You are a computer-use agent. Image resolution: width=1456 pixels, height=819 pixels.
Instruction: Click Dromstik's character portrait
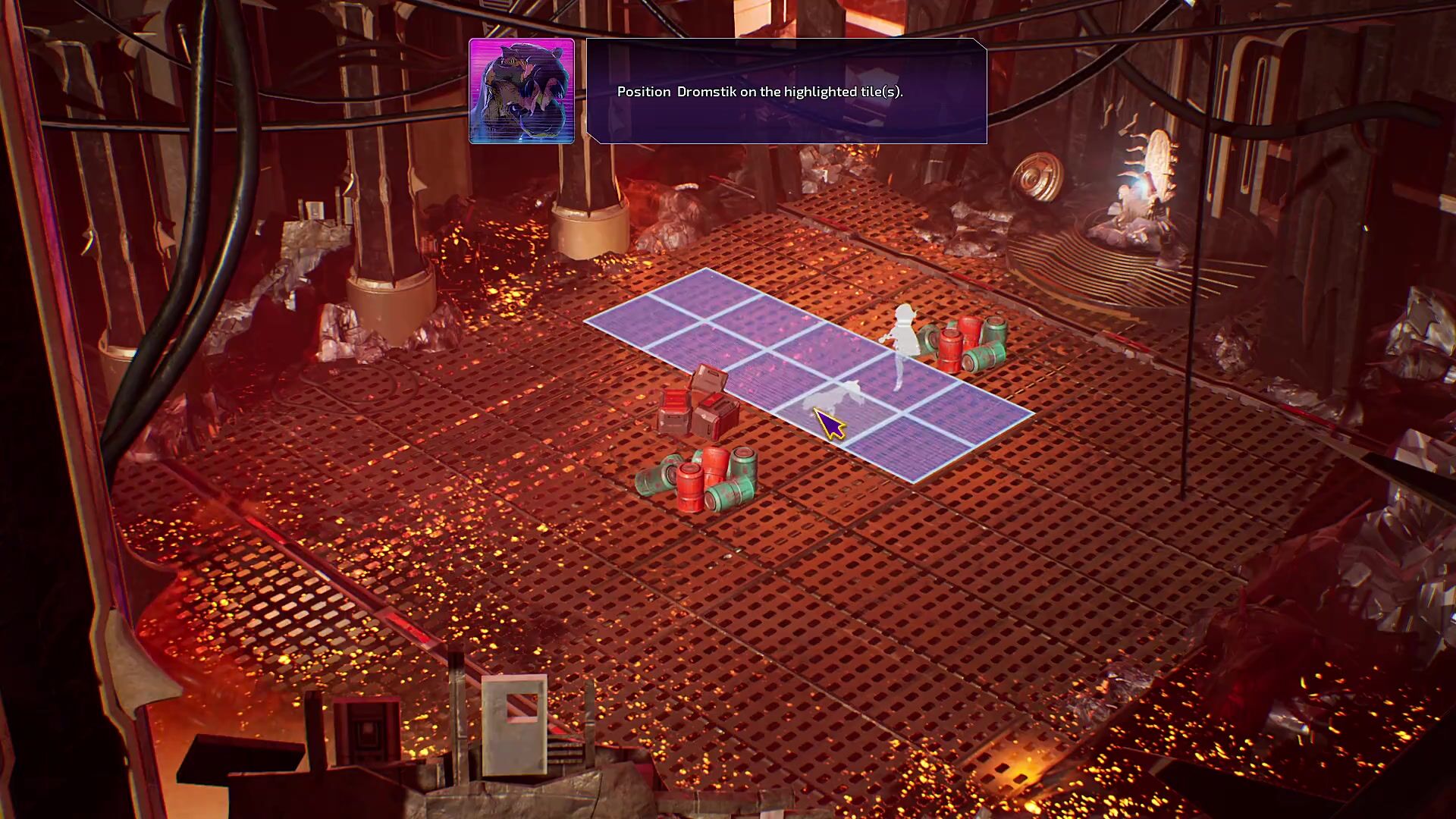[522, 91]
